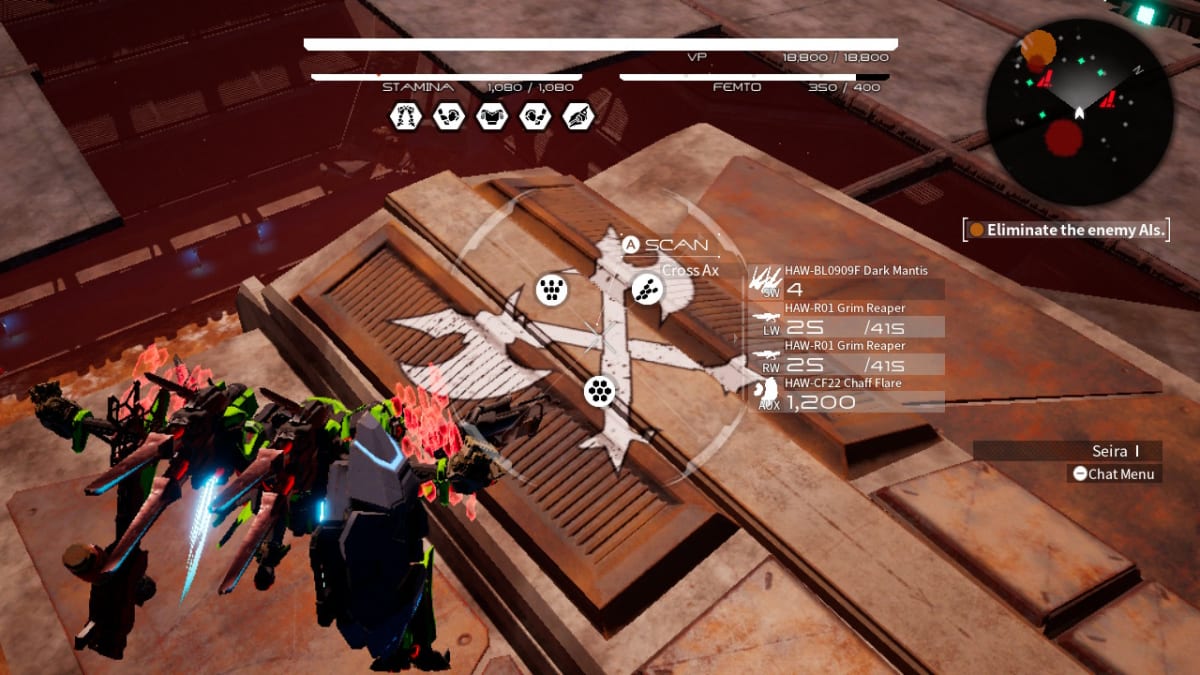The width and height of the screenshot is (1200, 675).
Task: Open the Chat Menu
Action: pos(1114,474)
